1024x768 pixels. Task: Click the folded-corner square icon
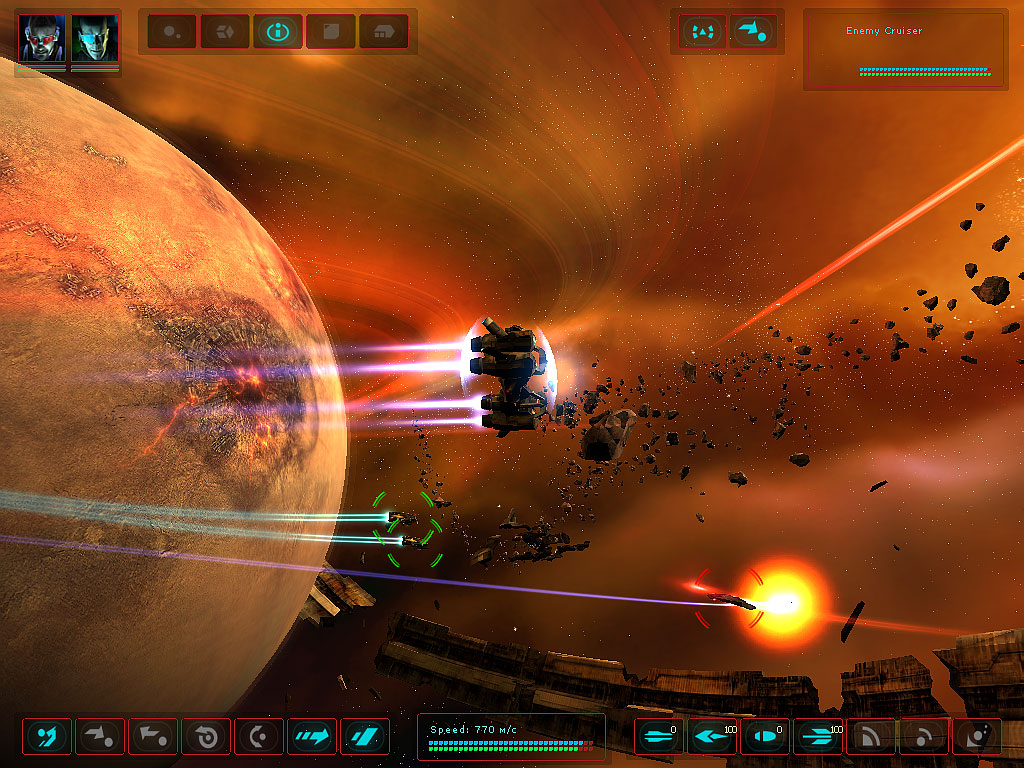pos(331,32)
